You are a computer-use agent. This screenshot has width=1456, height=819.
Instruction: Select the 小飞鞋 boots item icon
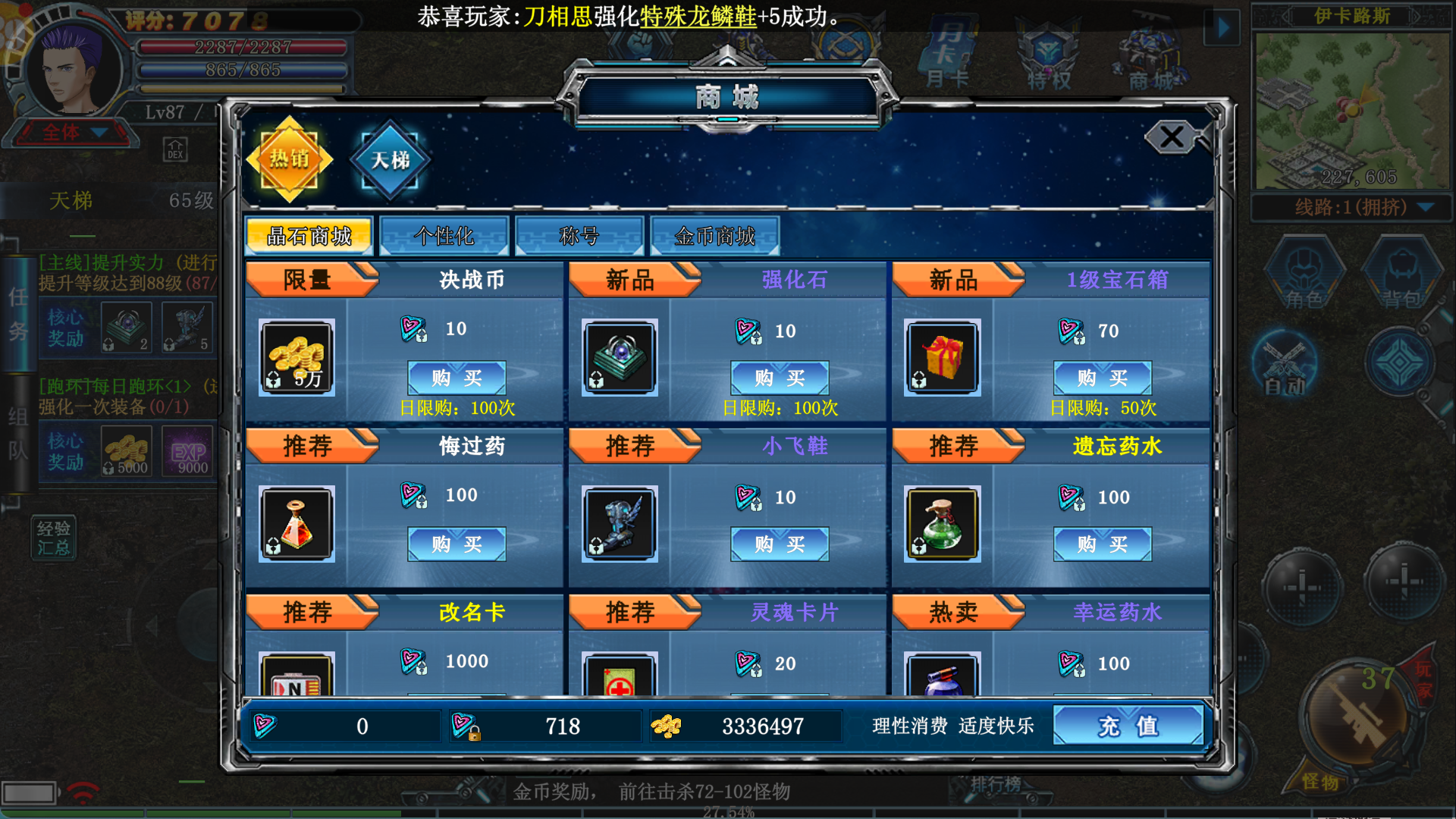pyautogui.click(x=620, y=524)
